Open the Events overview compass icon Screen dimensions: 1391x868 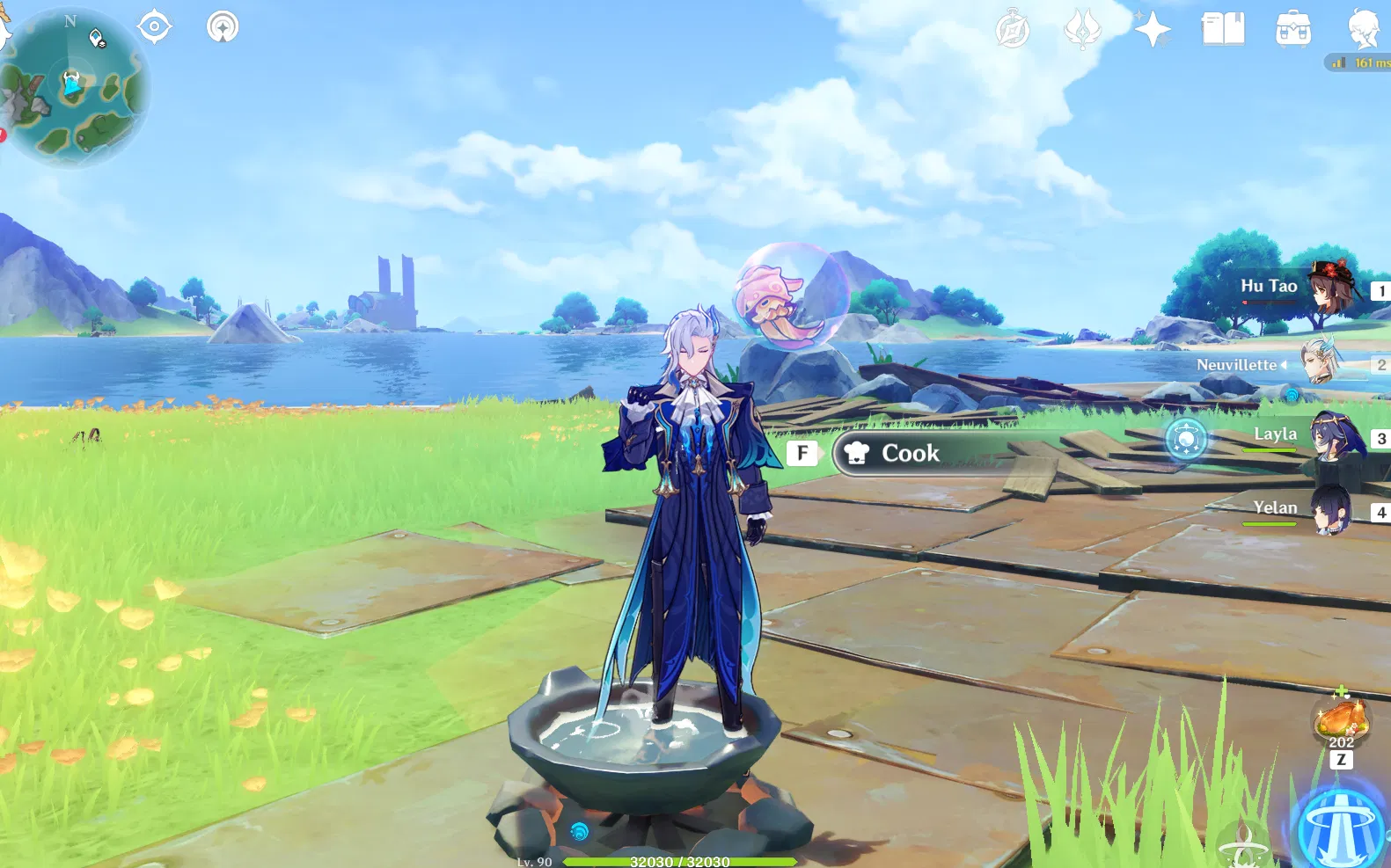[x=1012, y=30]
